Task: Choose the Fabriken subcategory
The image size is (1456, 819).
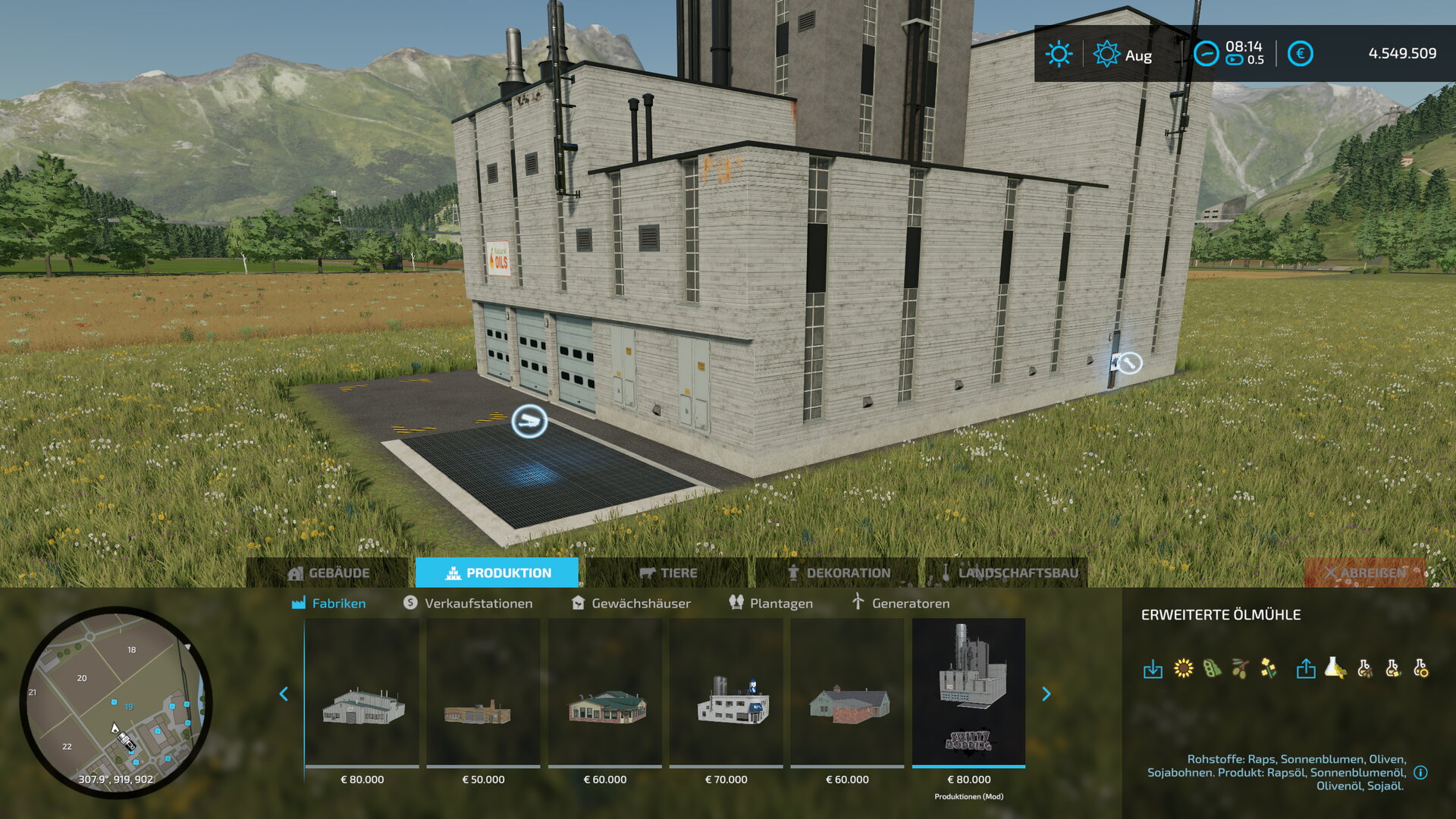Action: coord(329,604)
